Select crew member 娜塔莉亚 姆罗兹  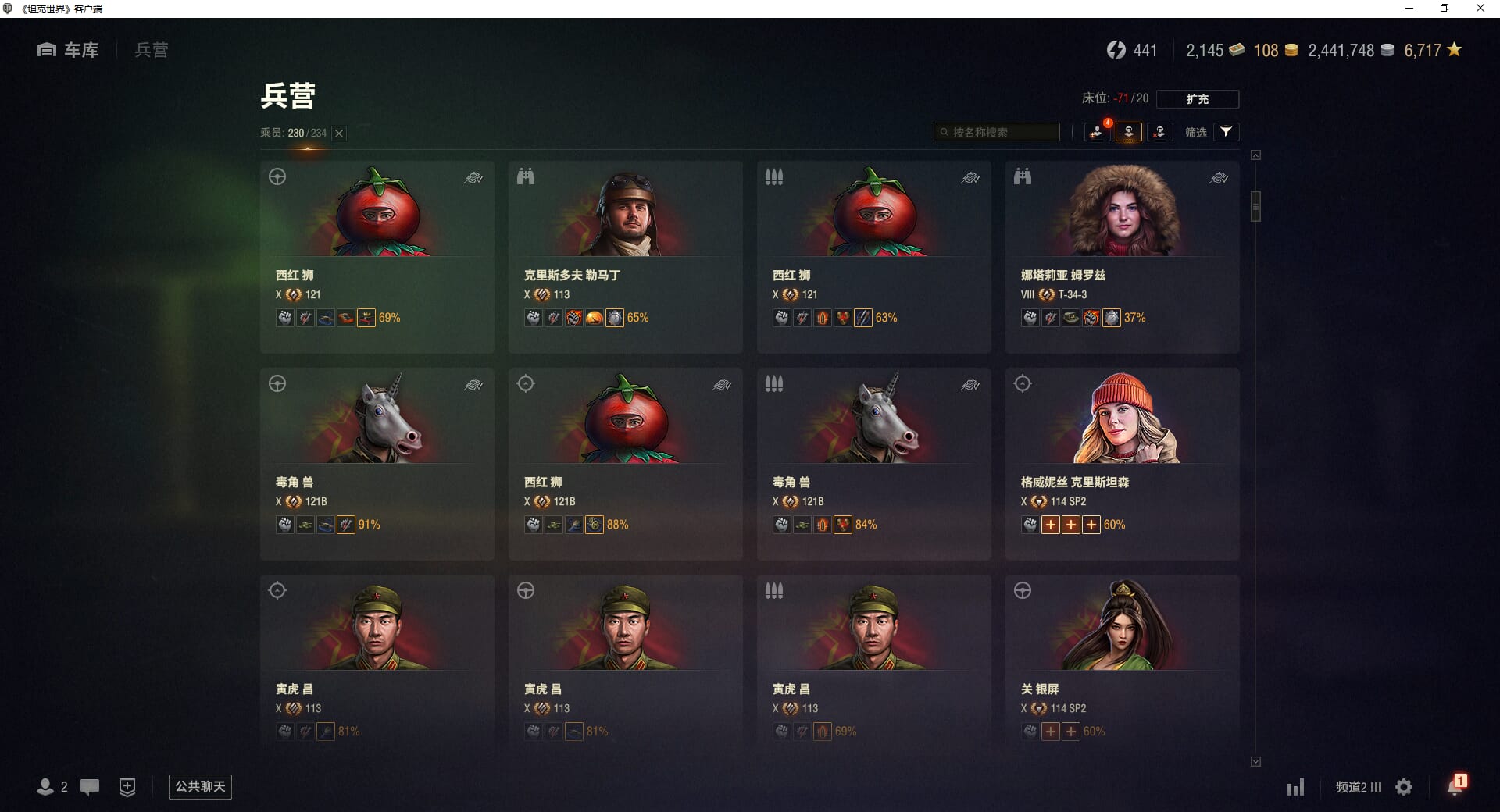pyautogui.click(x=1122, y=257)
